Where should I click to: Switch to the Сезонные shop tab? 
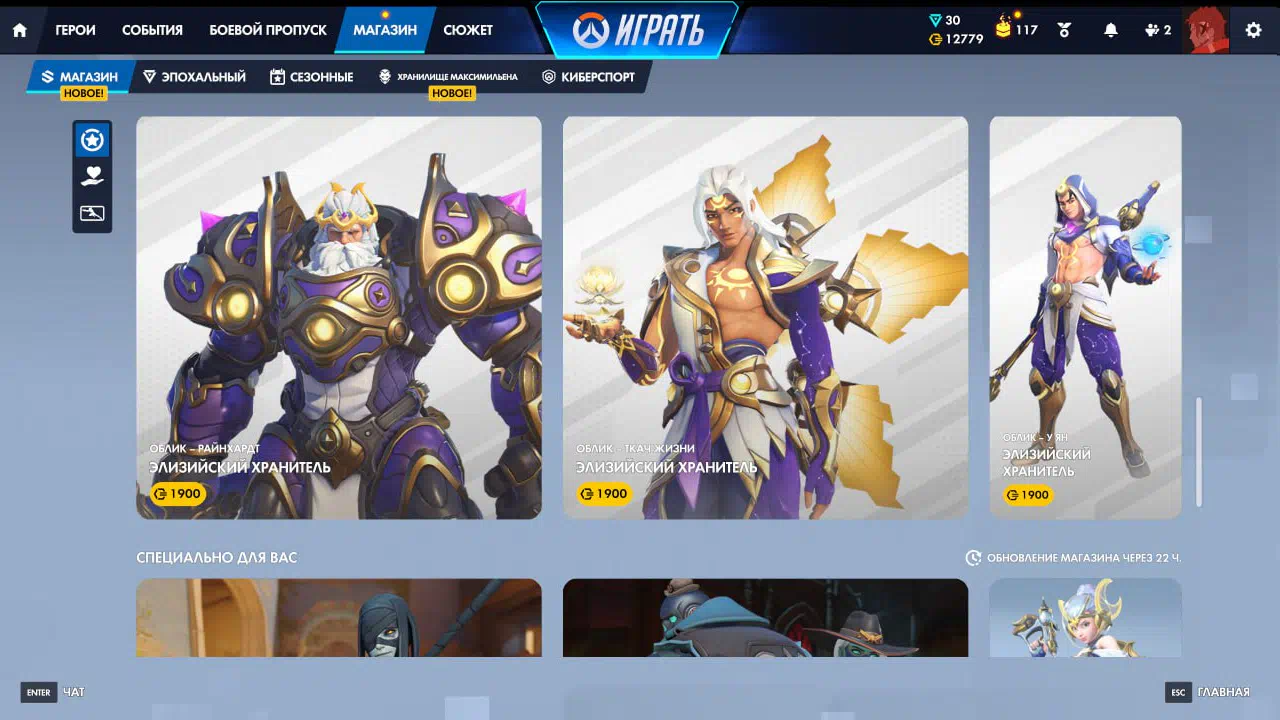coord(311,77)
